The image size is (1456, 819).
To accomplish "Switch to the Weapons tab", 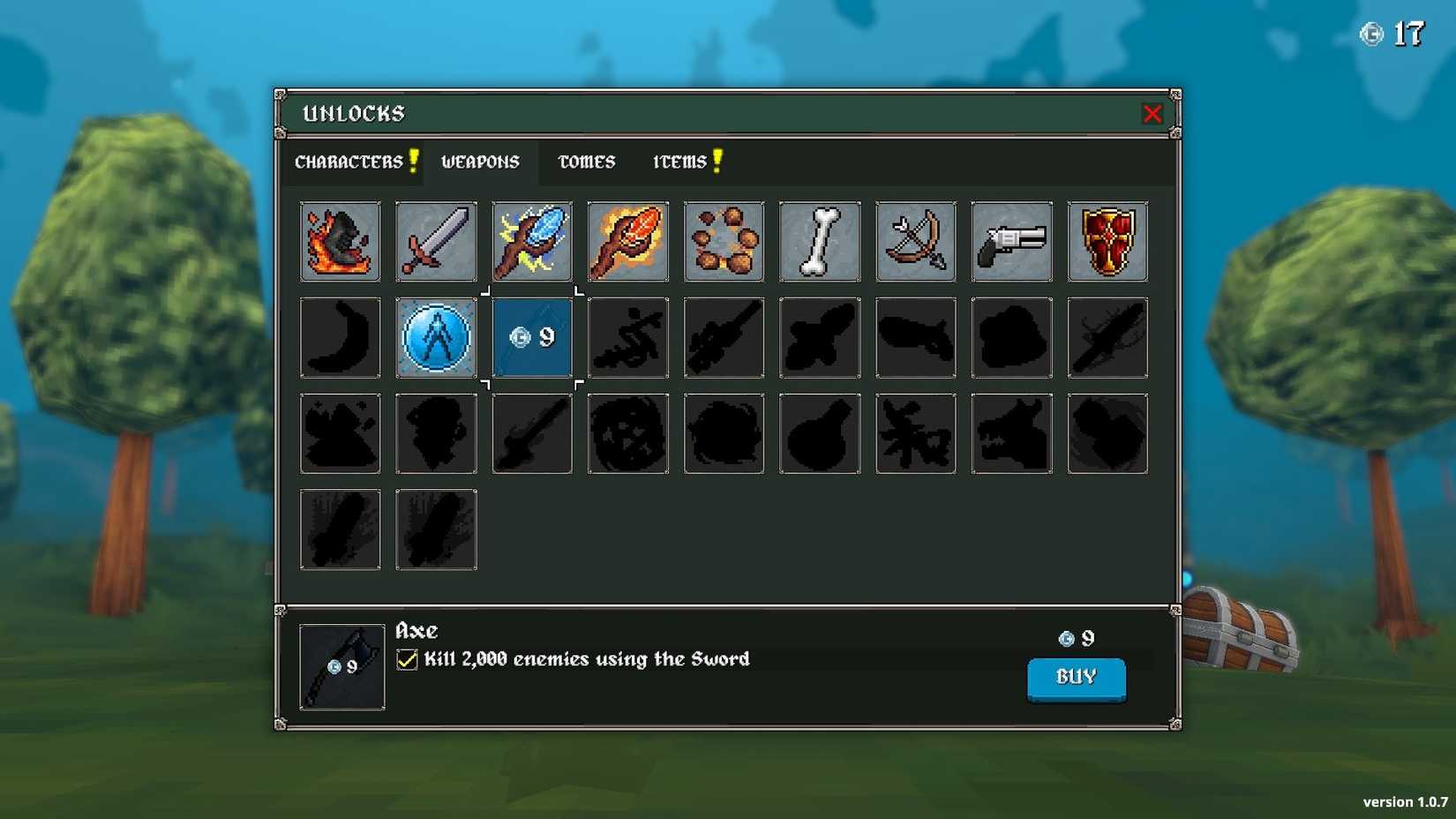I will click(480, 162).
